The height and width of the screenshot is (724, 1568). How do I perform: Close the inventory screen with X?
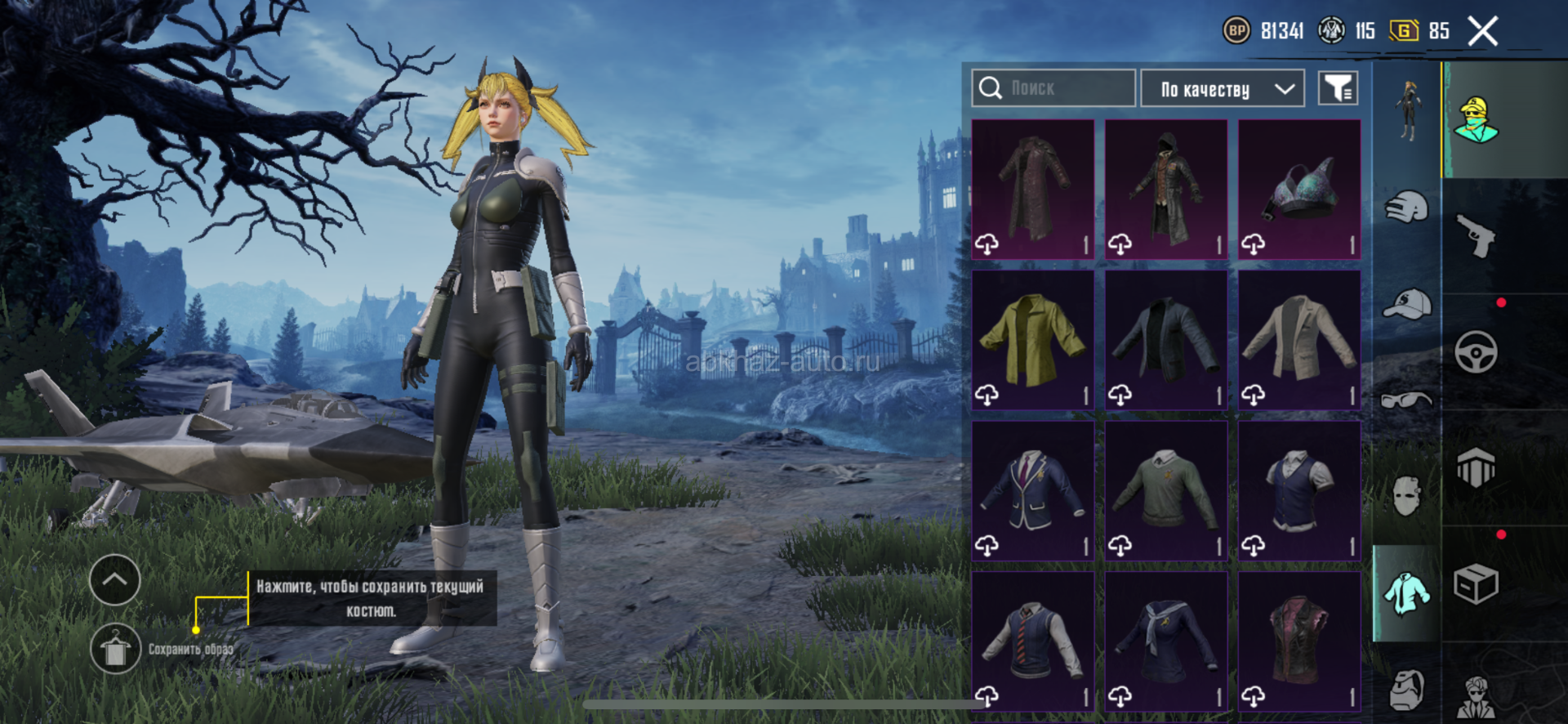(1482, 32)
